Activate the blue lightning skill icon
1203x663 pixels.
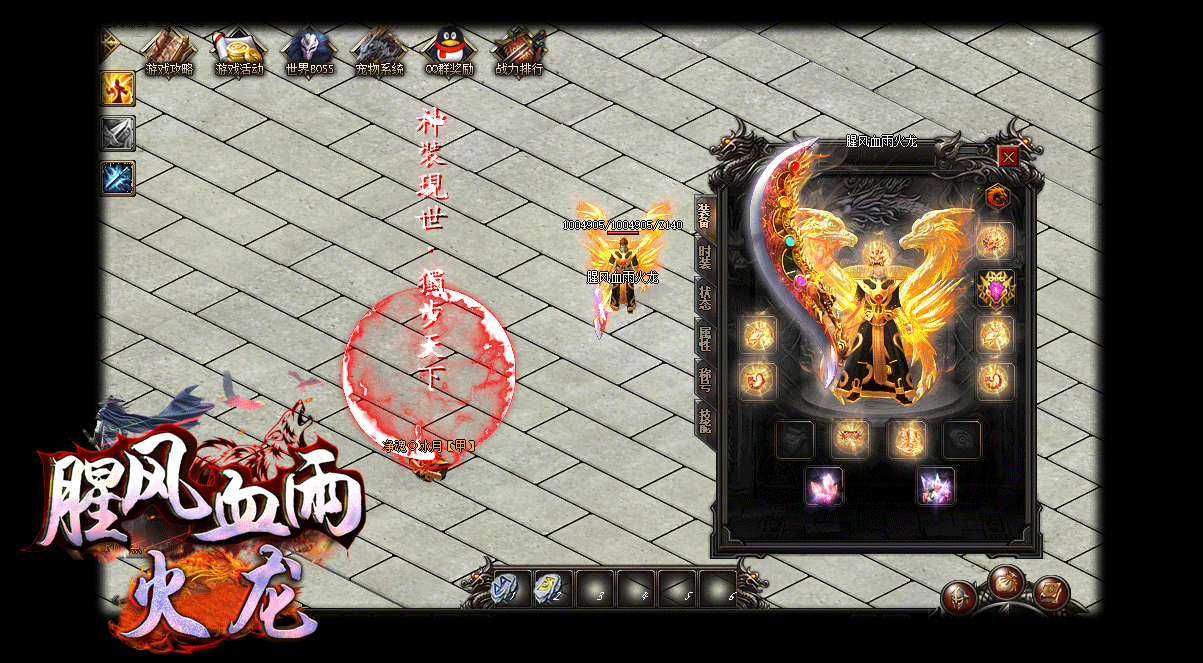point(118,178)
